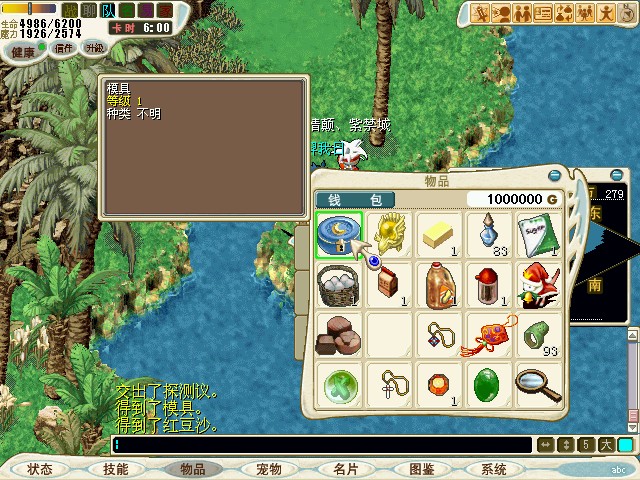
Task: Select the orange juice jug item
Action: 438,285
